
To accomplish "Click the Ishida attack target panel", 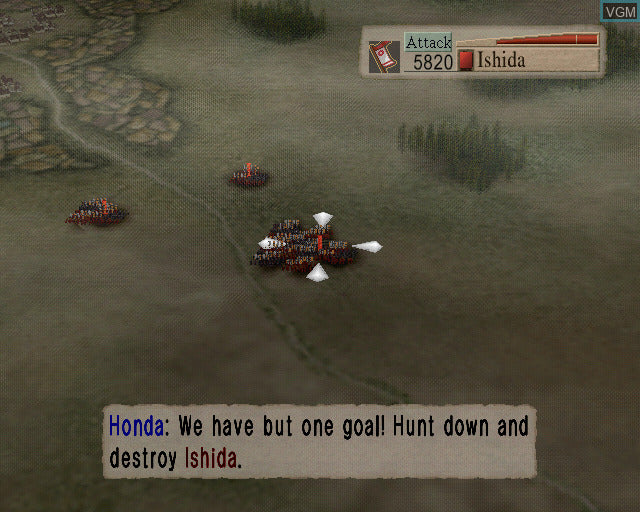I will pyautogui.click(x=484, y=52).
